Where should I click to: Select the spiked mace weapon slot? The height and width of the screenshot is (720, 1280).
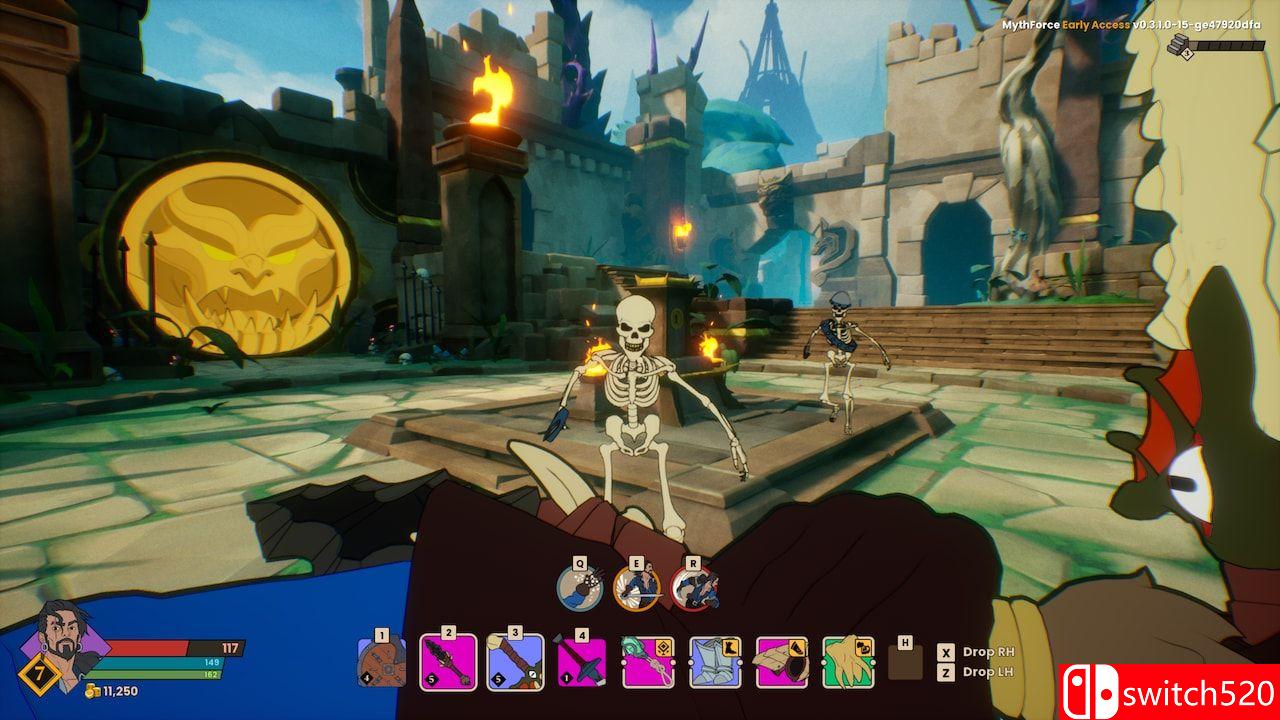448,662
